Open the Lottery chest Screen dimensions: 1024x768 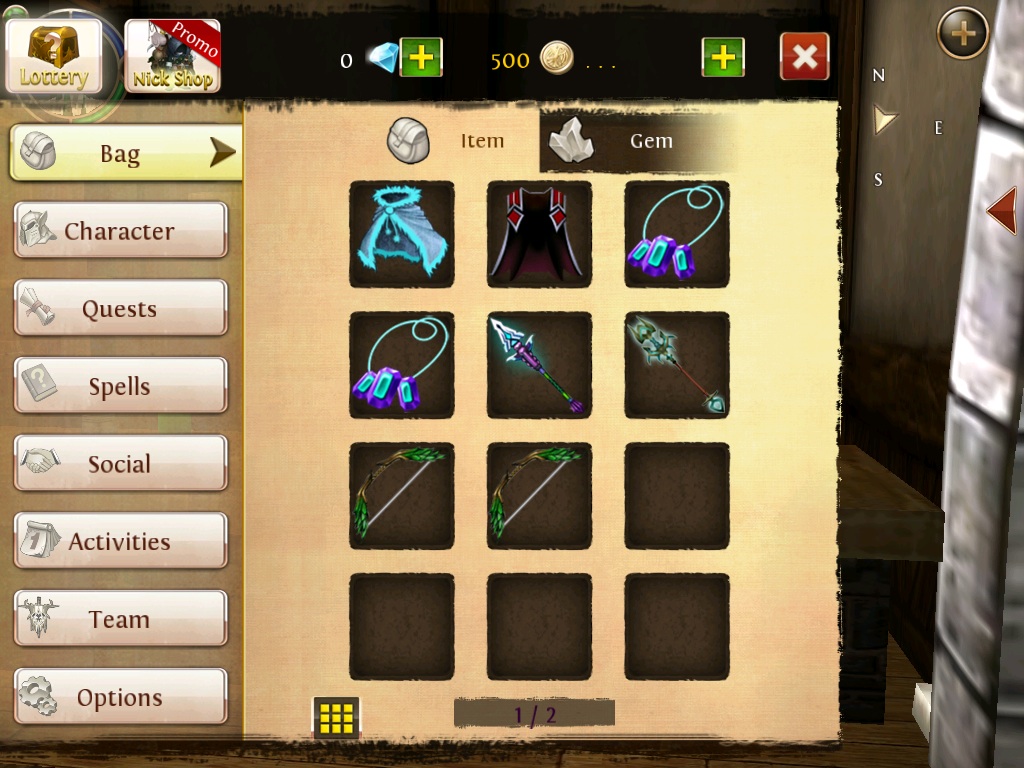point(53,55)
